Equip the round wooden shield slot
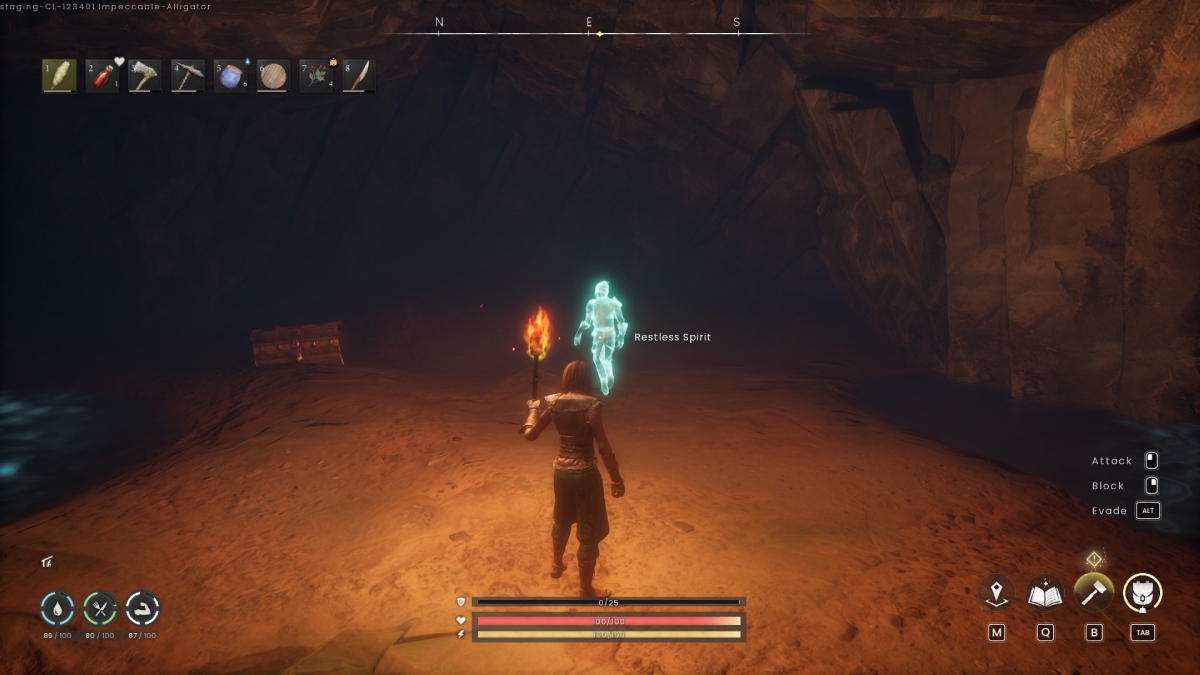The width and height of the screenshot is (1200, 675). point(273,76)
